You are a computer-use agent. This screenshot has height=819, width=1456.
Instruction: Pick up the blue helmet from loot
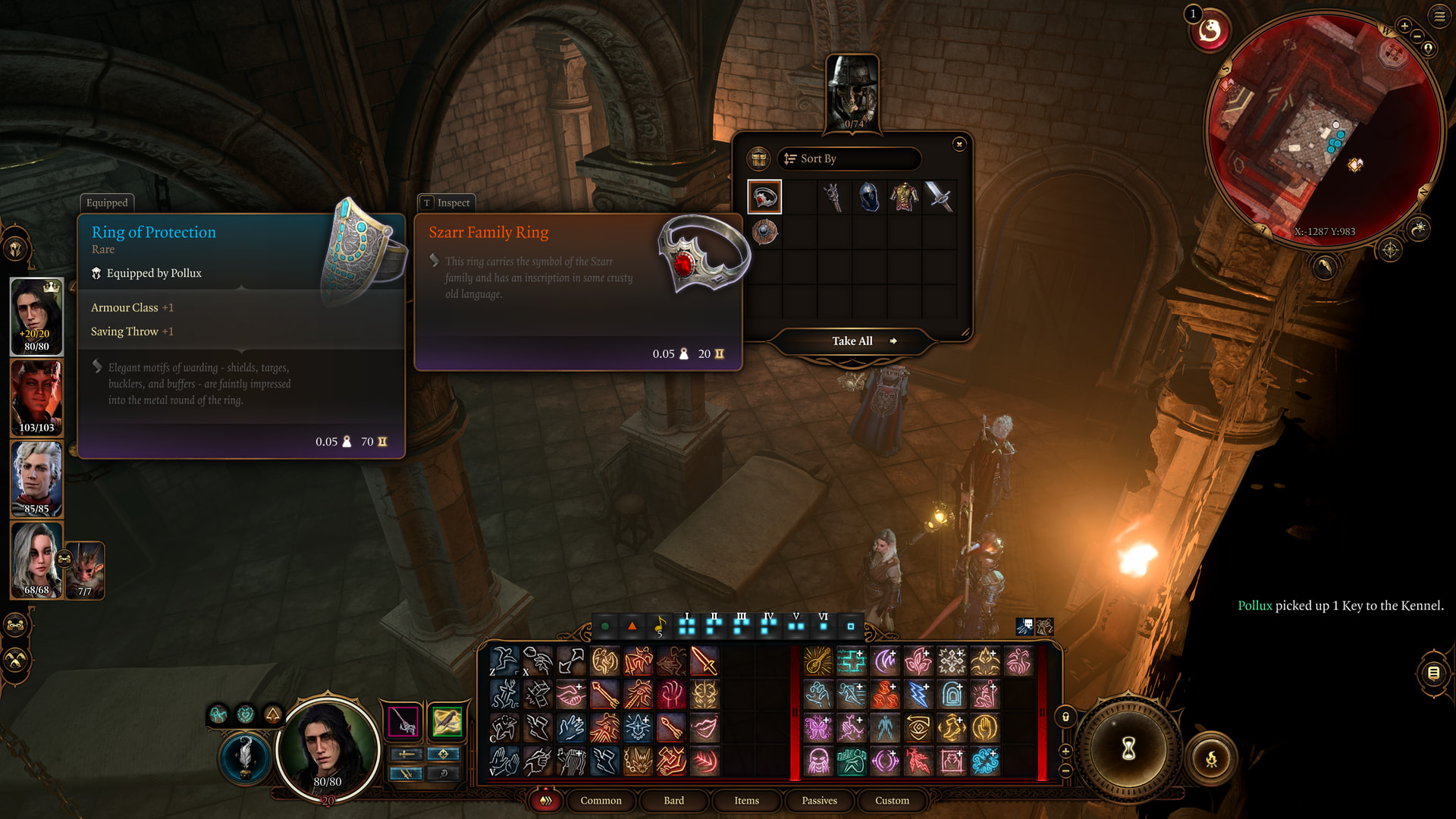[868, 197]
